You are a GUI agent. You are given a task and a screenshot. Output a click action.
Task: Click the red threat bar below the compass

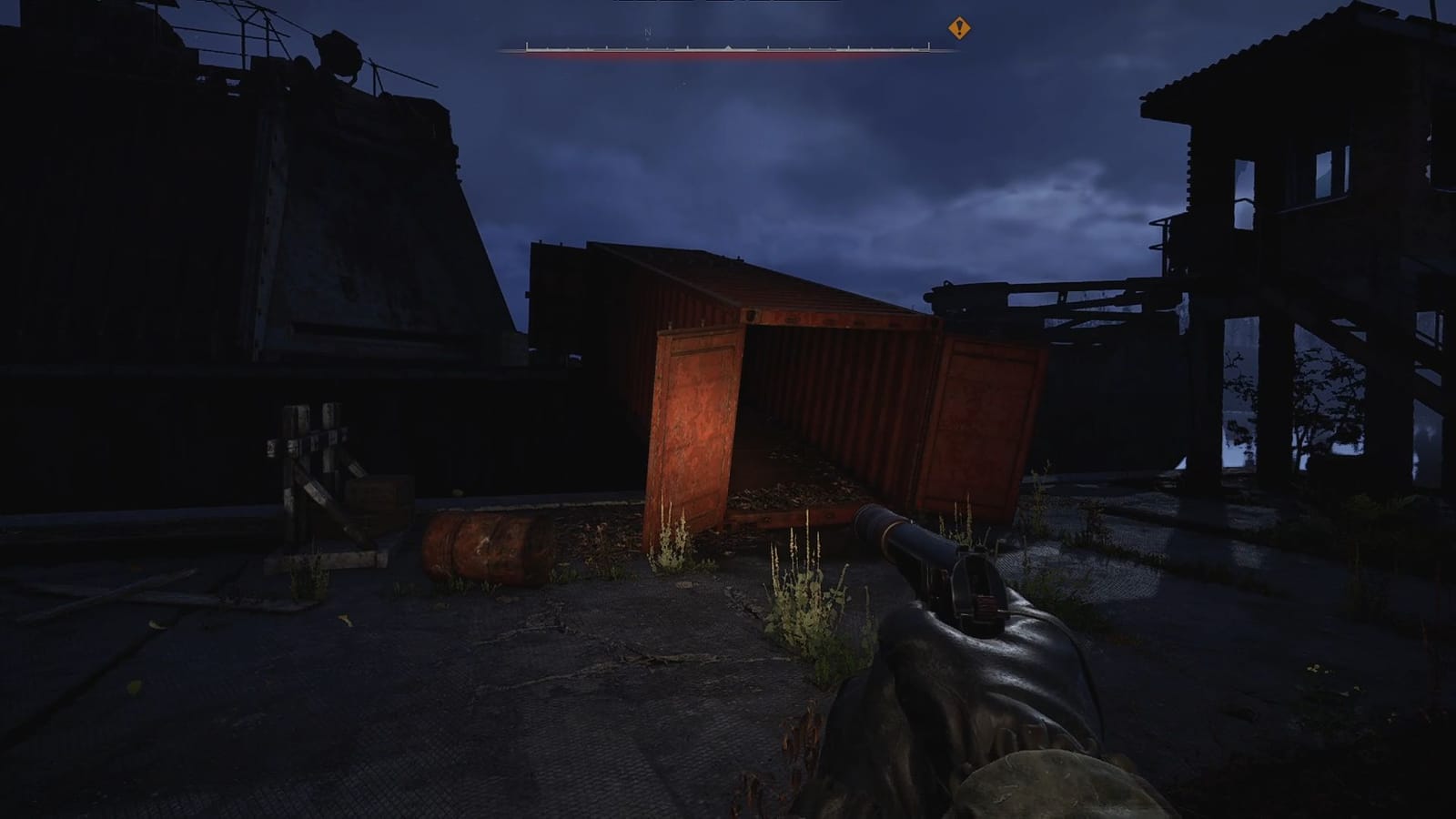[728, 54]
